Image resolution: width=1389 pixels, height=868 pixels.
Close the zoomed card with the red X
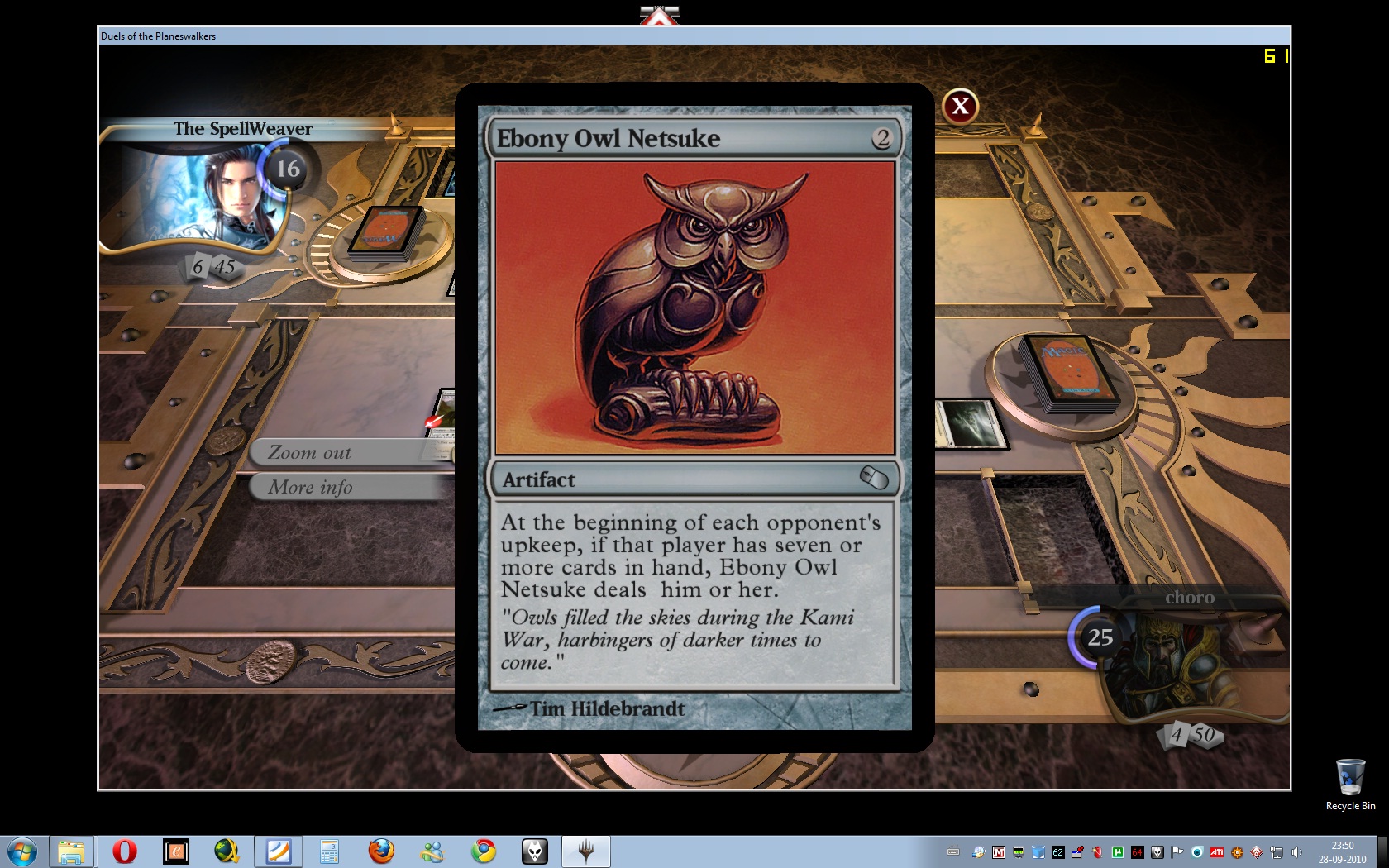pos(960,107)
